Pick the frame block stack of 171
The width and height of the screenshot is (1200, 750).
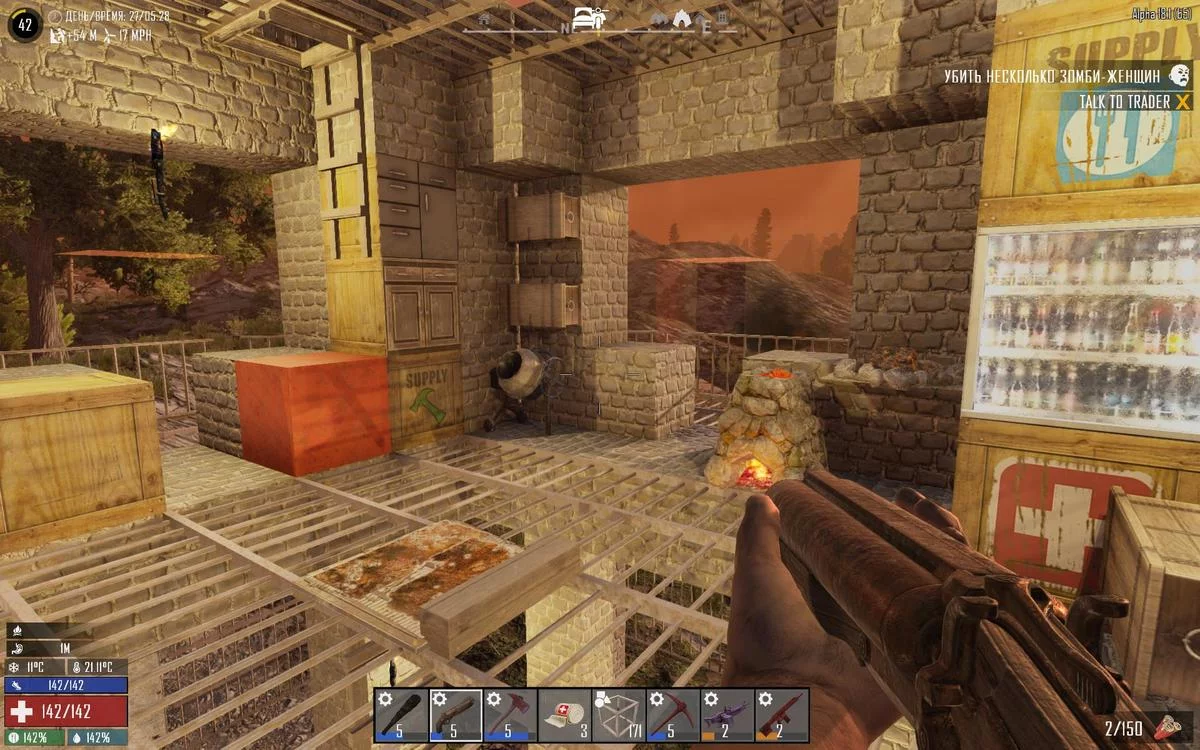tap(619, 715)
